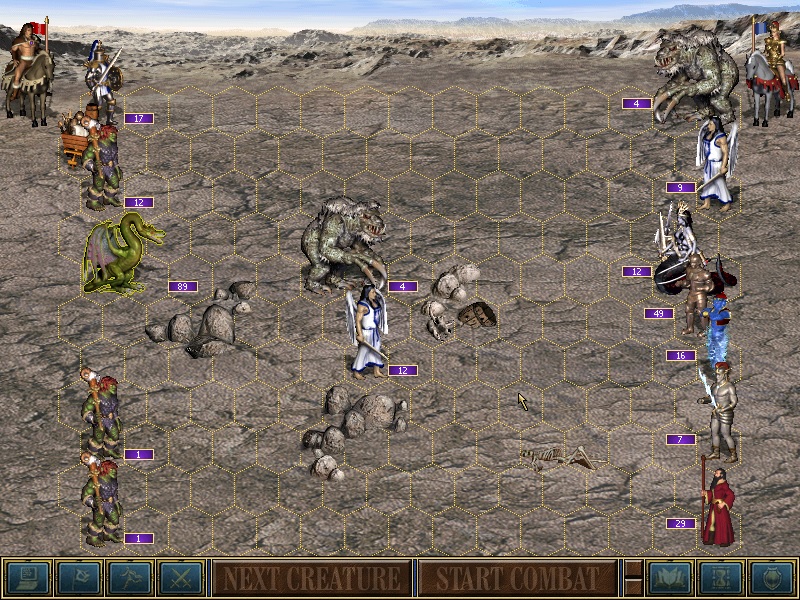Toggle auto-combat crossed swords button
Screen dimensions: 800x600
[x=180, y=578]
